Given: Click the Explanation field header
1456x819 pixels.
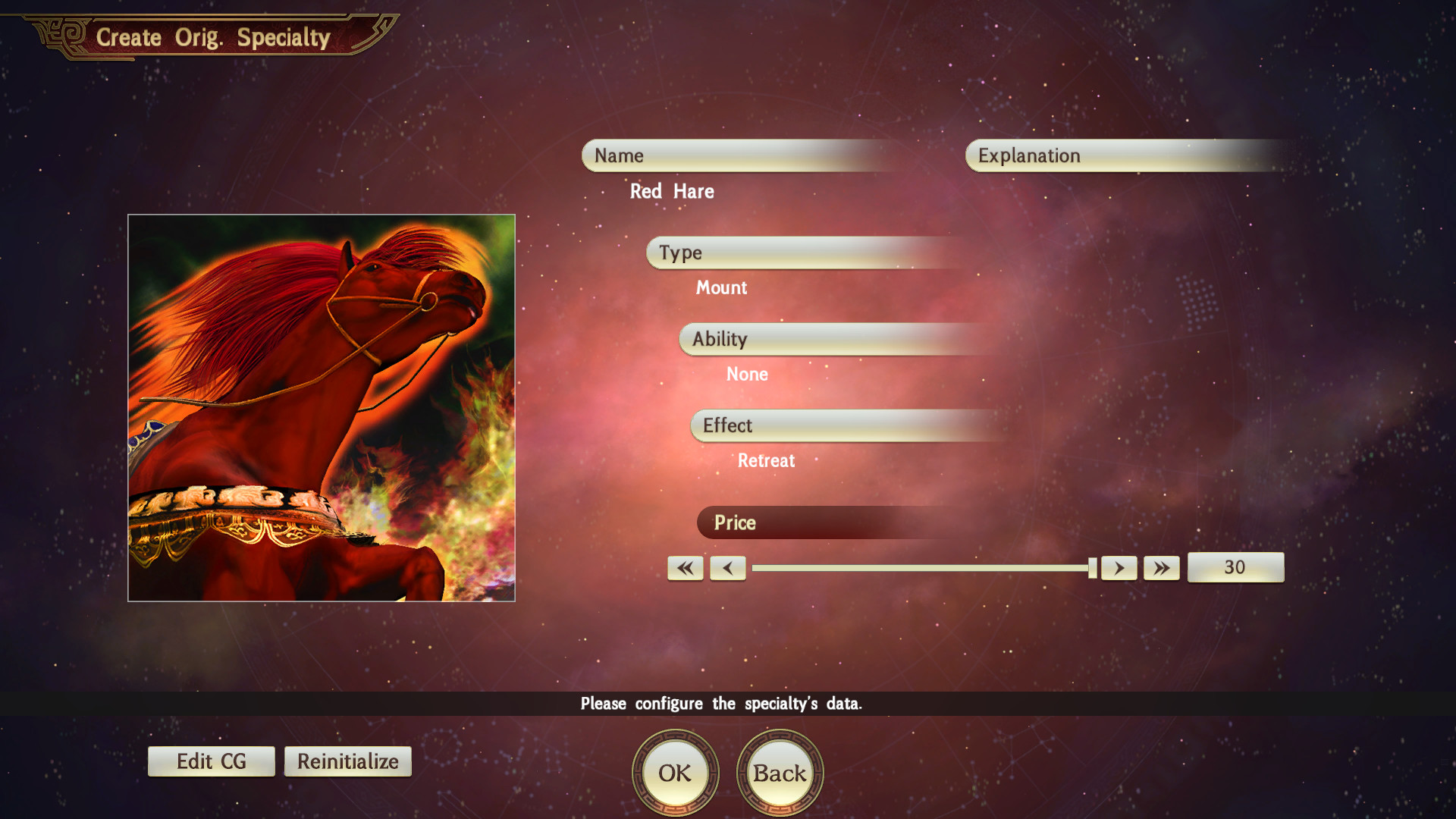Looking at the screenshot, I should point(1122,155).
